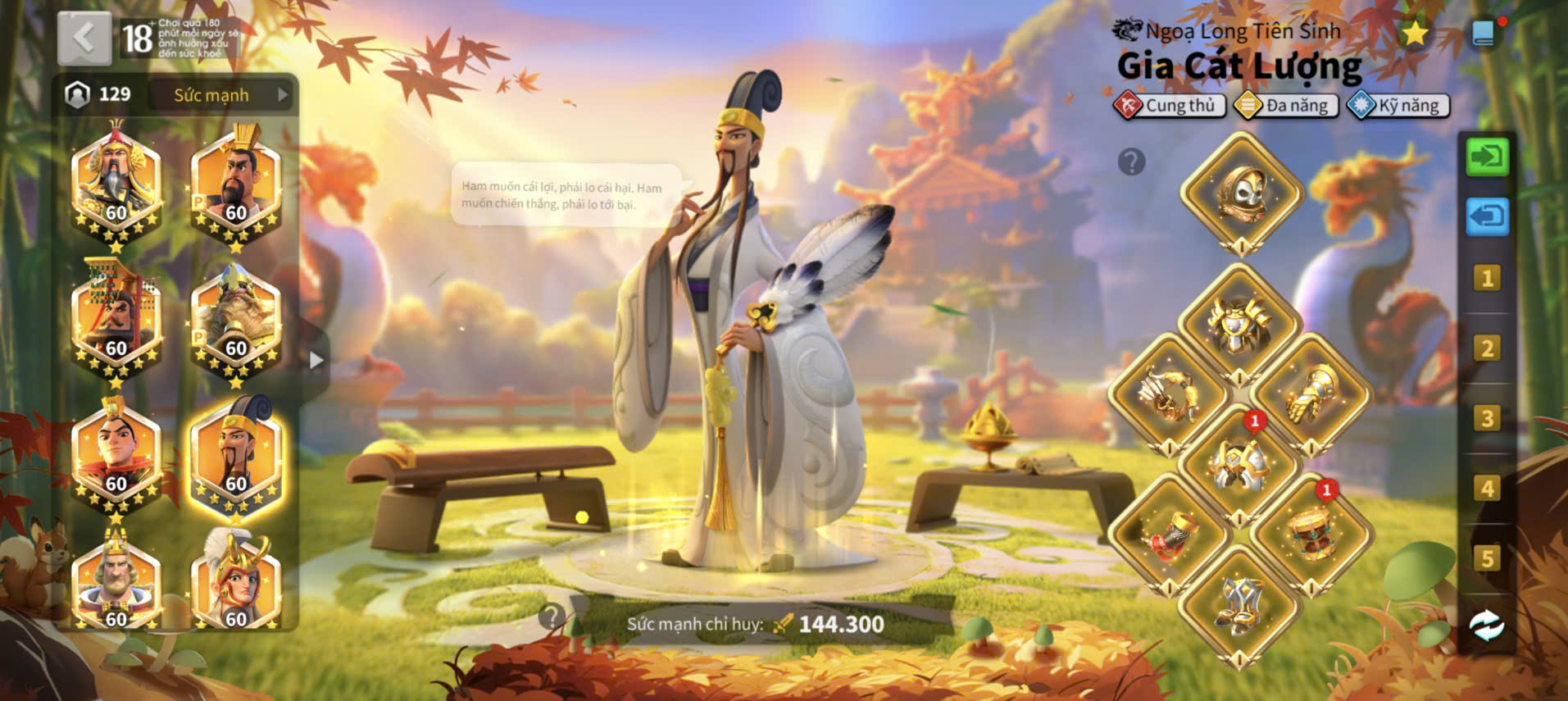Open the equipment help question mark
Viewport: 1568px width, 701px height.
[1131, 162]
